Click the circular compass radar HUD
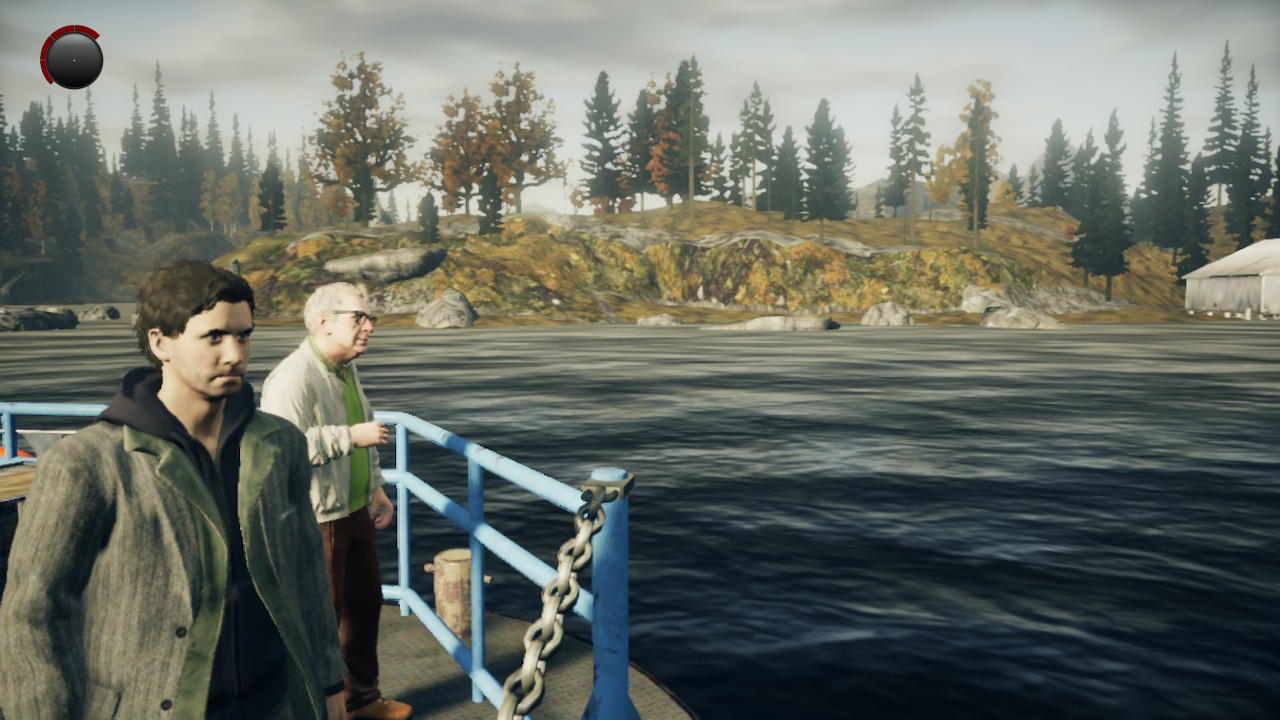This screenshot has width=1280, height=720. coord(72,57)
